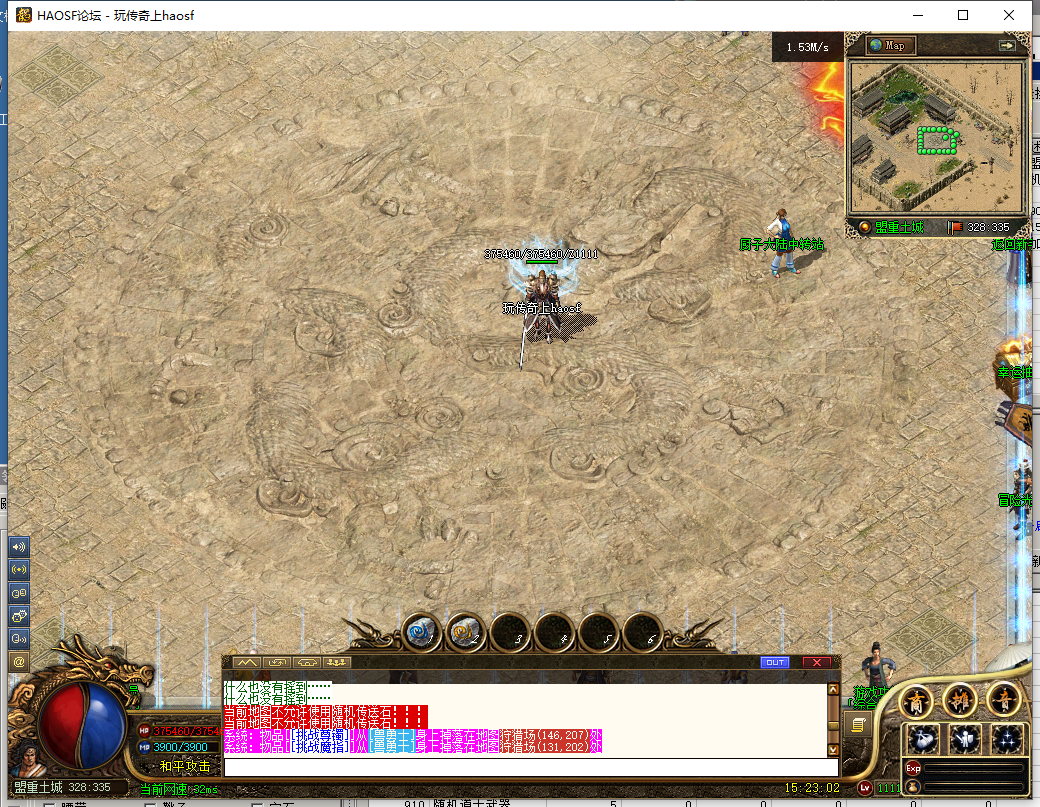Toggle the speaker sound button on left sidebar
This screenshot has width=1040, height=807.
(x=18, y=547)
